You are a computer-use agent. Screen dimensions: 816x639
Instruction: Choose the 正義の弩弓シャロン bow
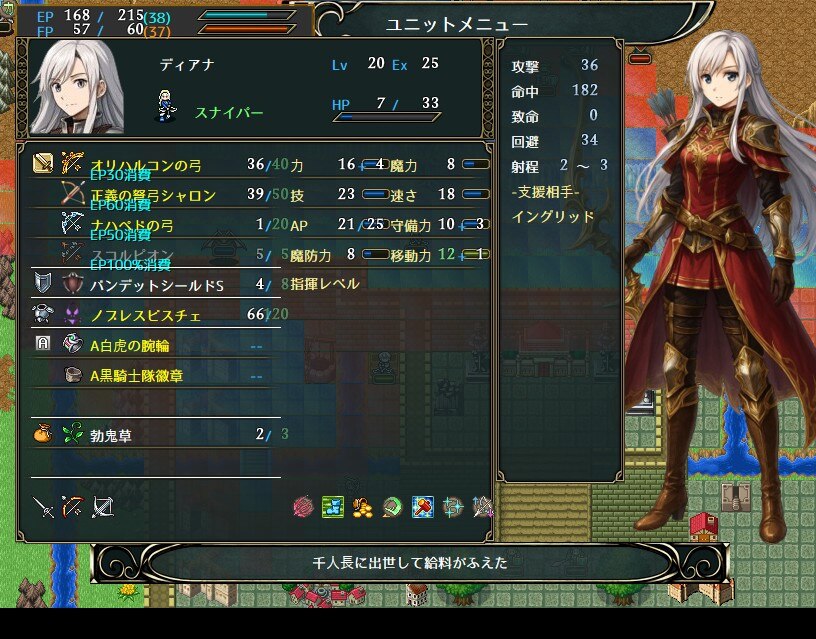(x=150, y=192)
